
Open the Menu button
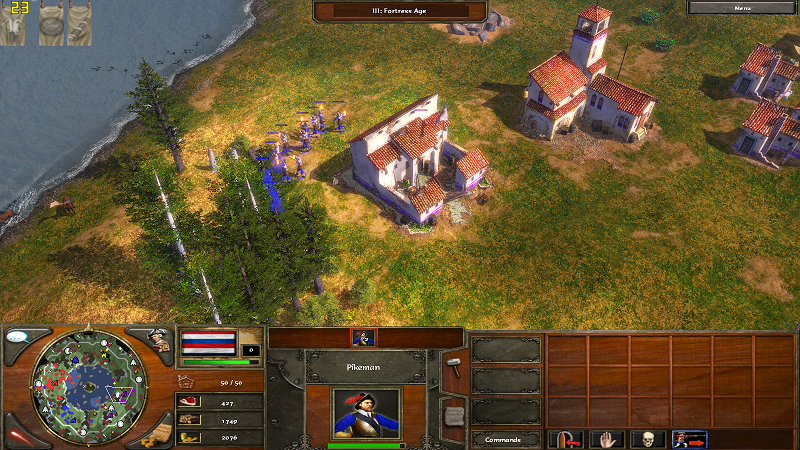click(742, 7)
